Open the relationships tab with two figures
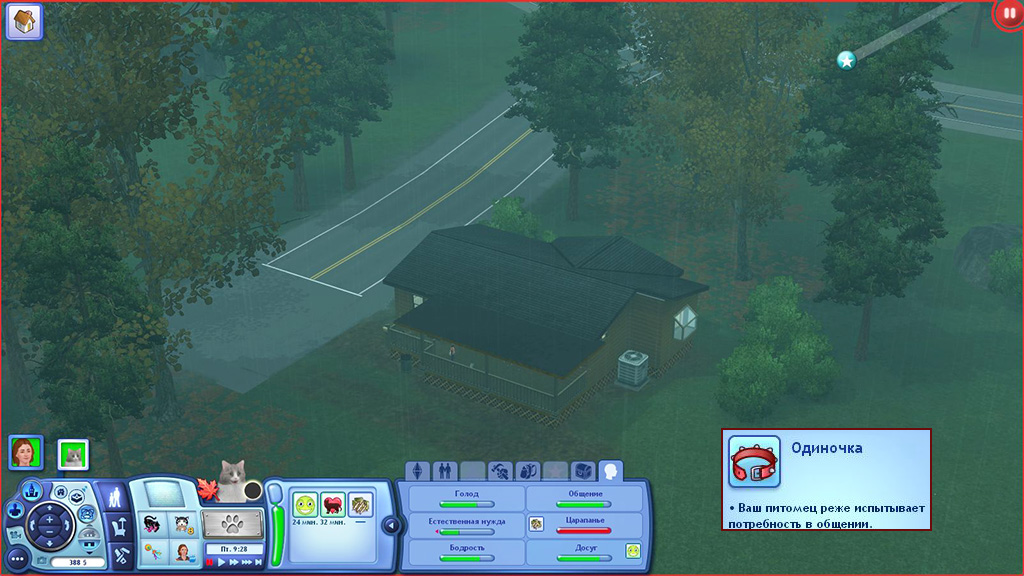 tap(444, 470)
